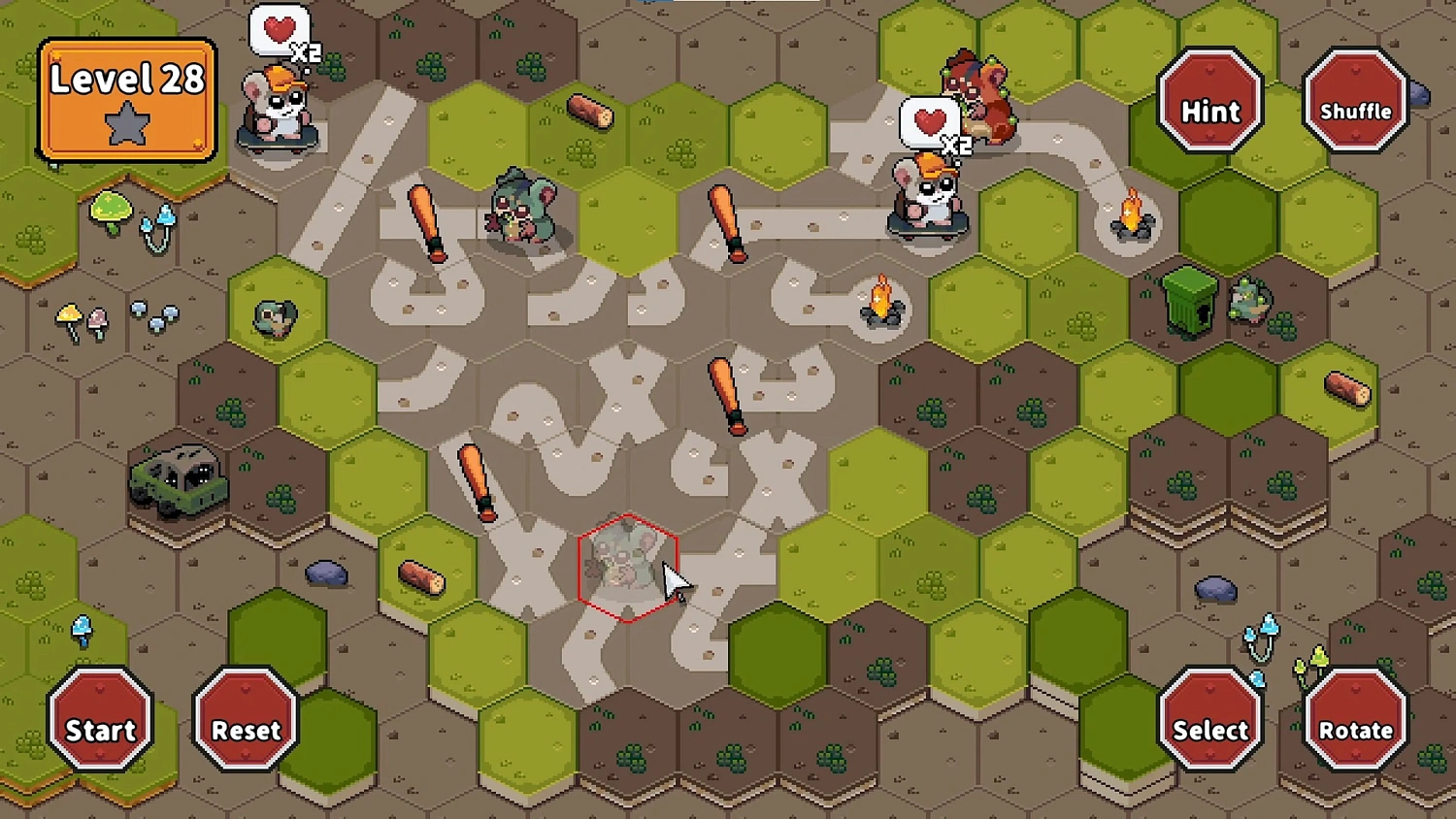Select the zombie tile with red outline

tap(629, 568)
